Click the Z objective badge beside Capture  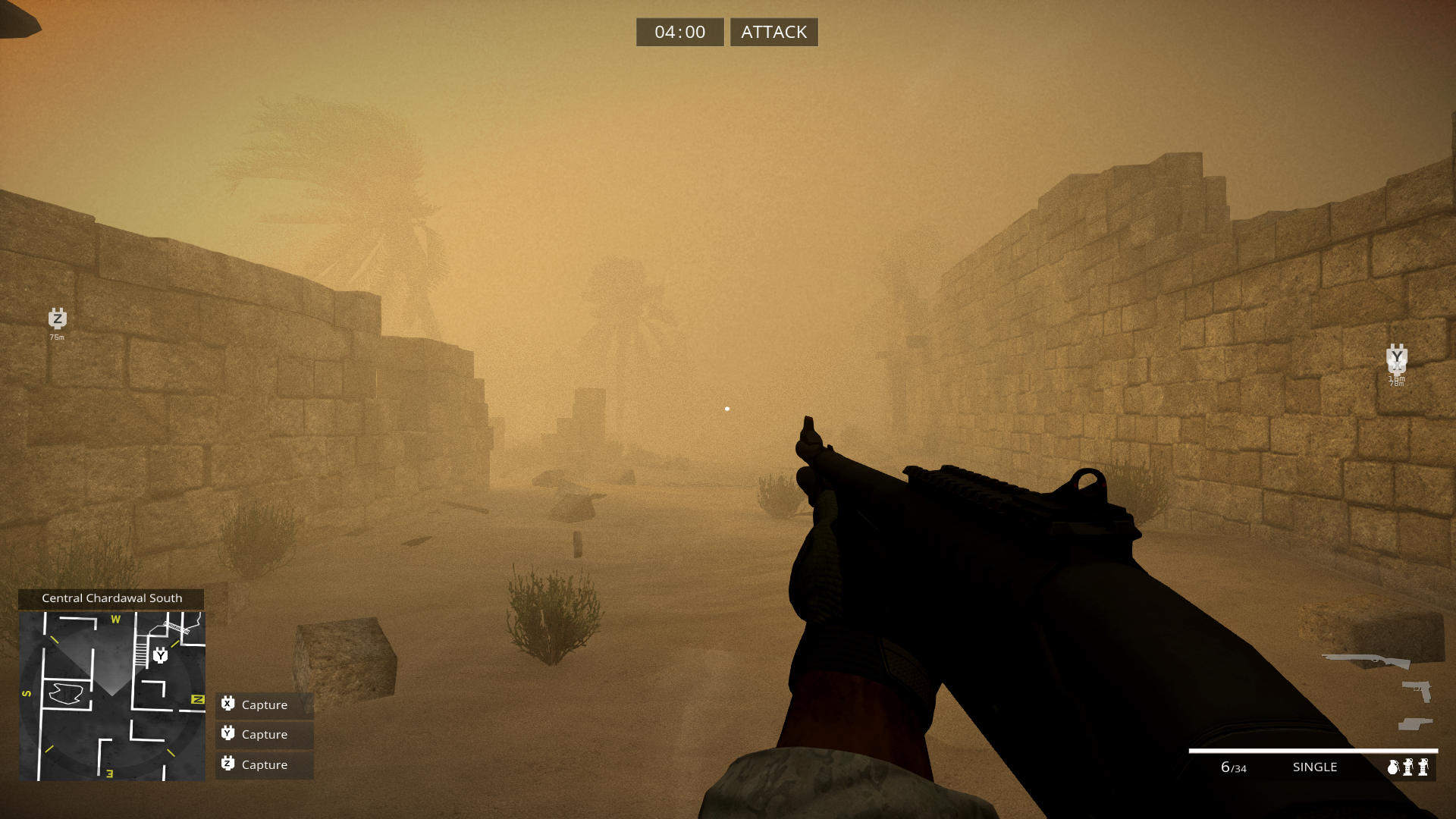click(x=226, y=764)
